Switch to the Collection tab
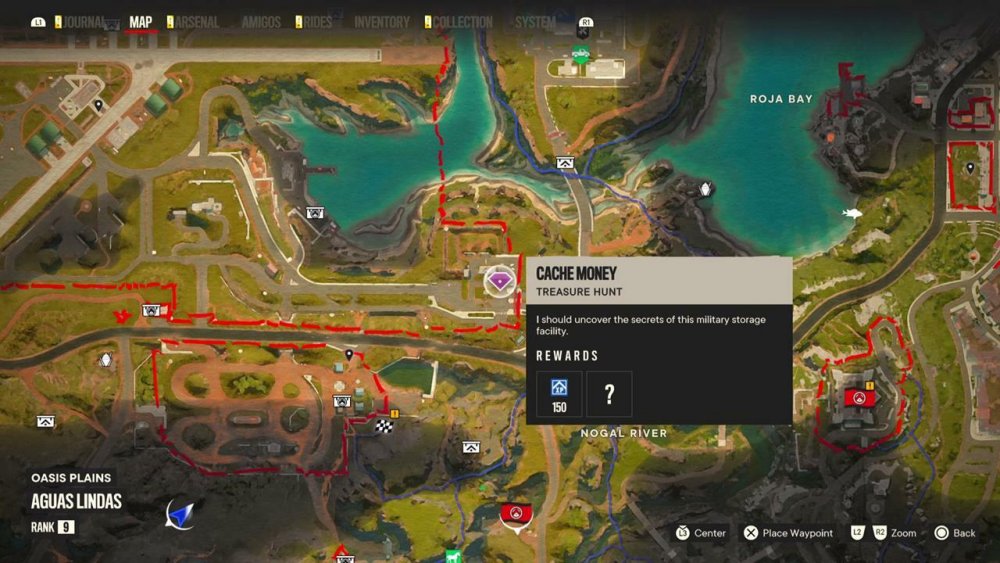1000x563 pixels. click(x=462, y=22)
